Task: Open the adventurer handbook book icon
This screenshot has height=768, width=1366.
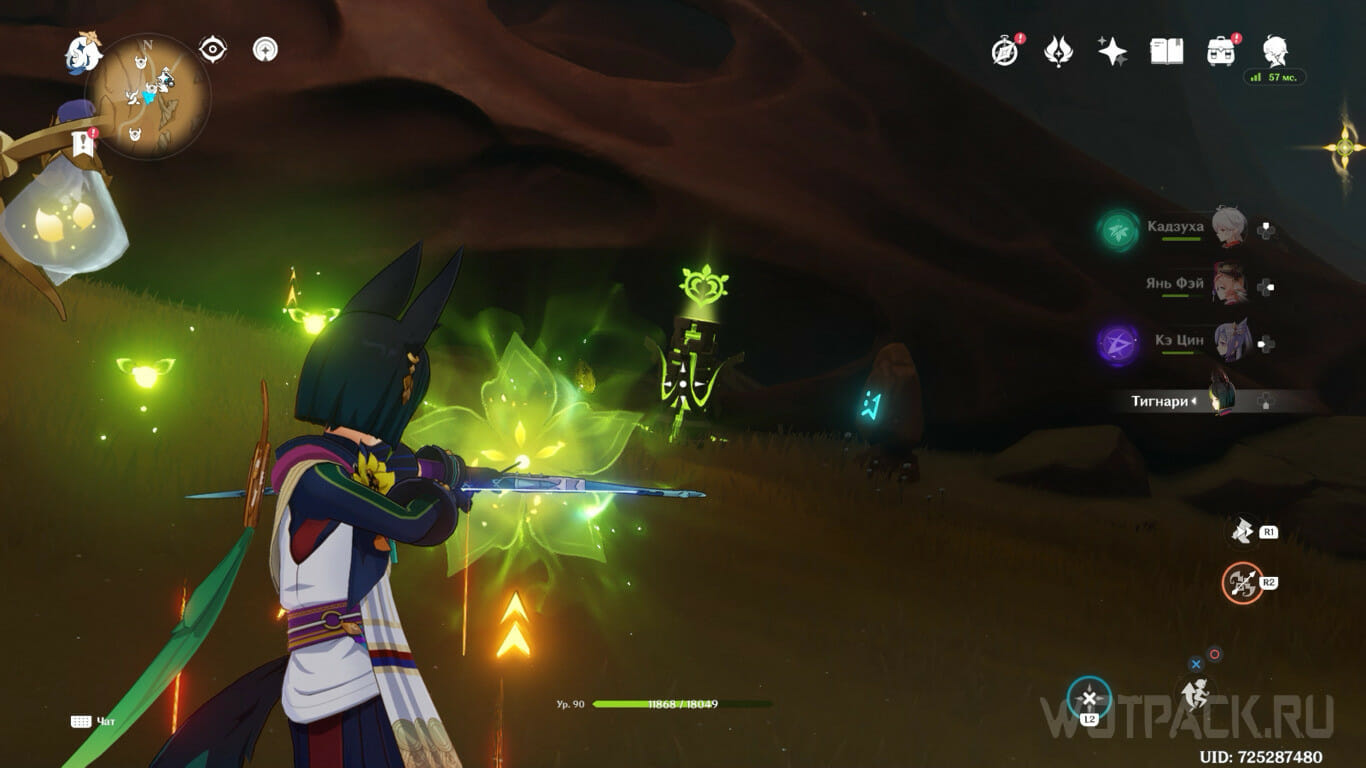Action: [1166, 51]
